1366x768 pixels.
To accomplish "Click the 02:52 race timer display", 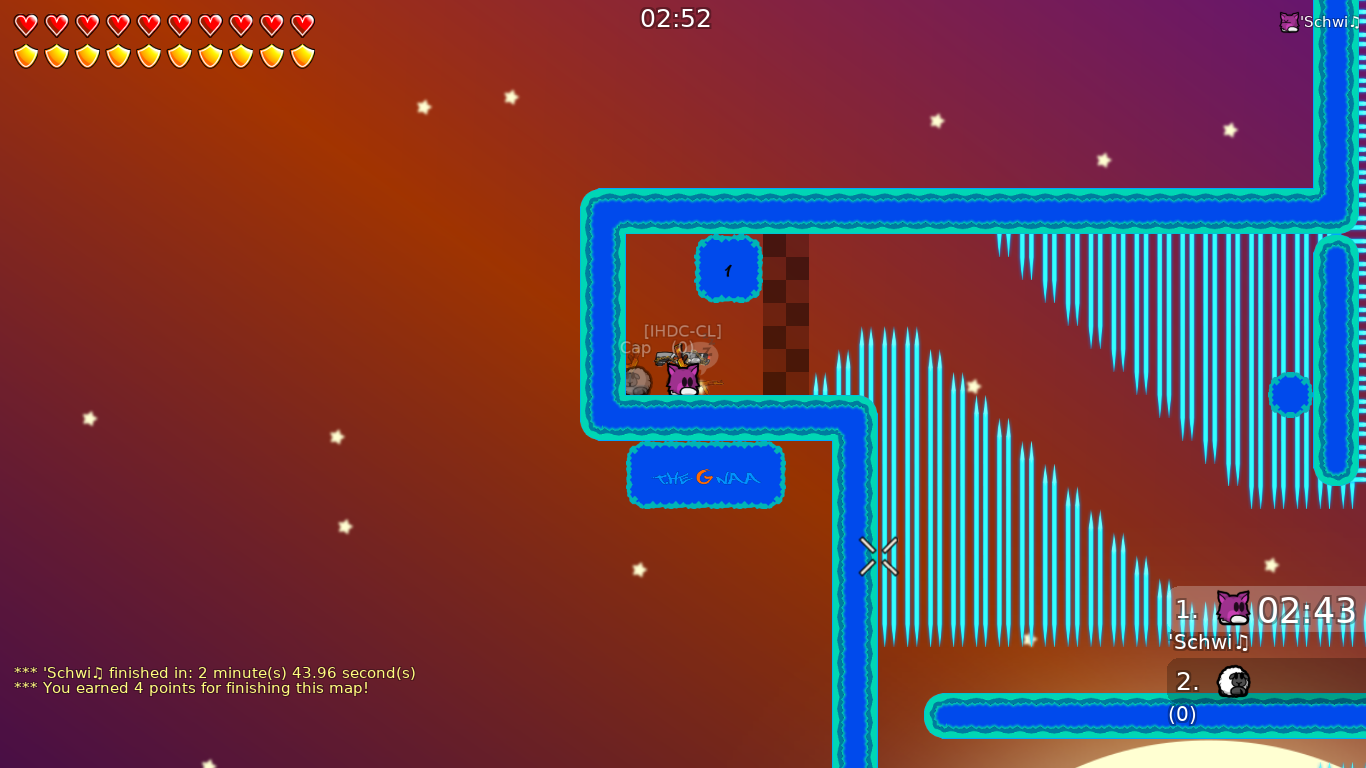I will point(676,17).
